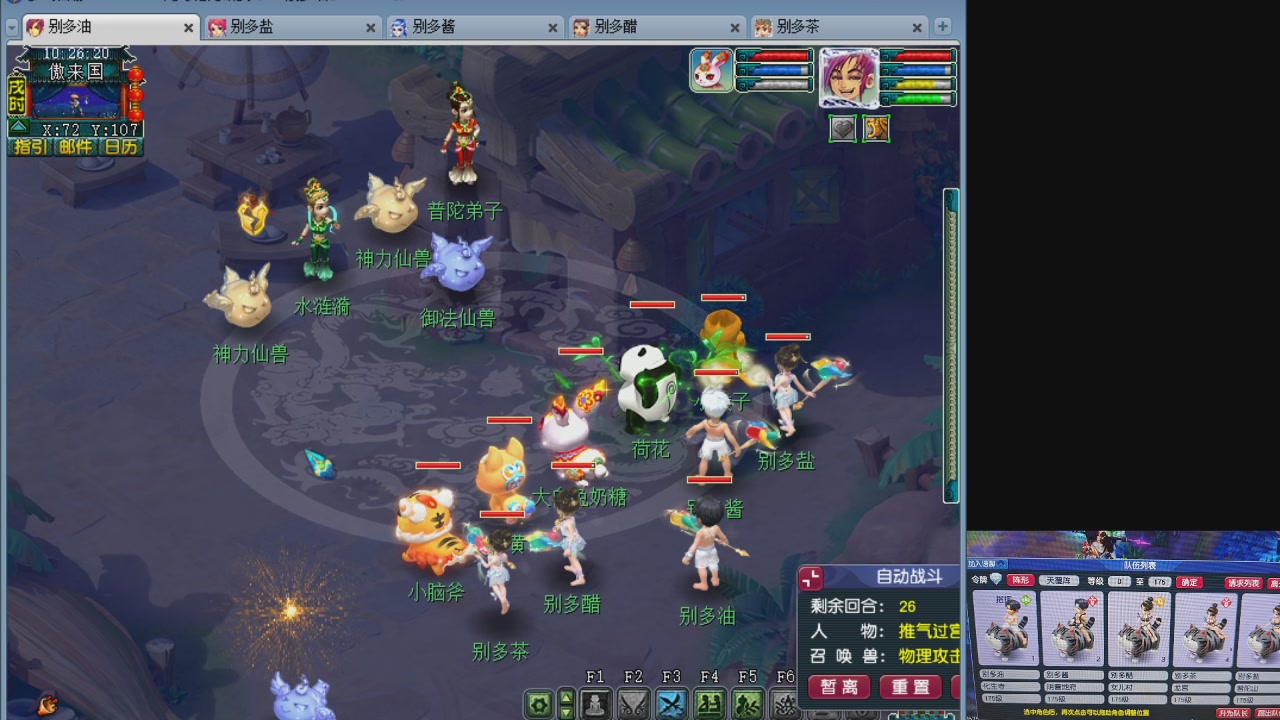Click the F5 skill icon
Screen dimensions: 1280x720
pos(749,705)
